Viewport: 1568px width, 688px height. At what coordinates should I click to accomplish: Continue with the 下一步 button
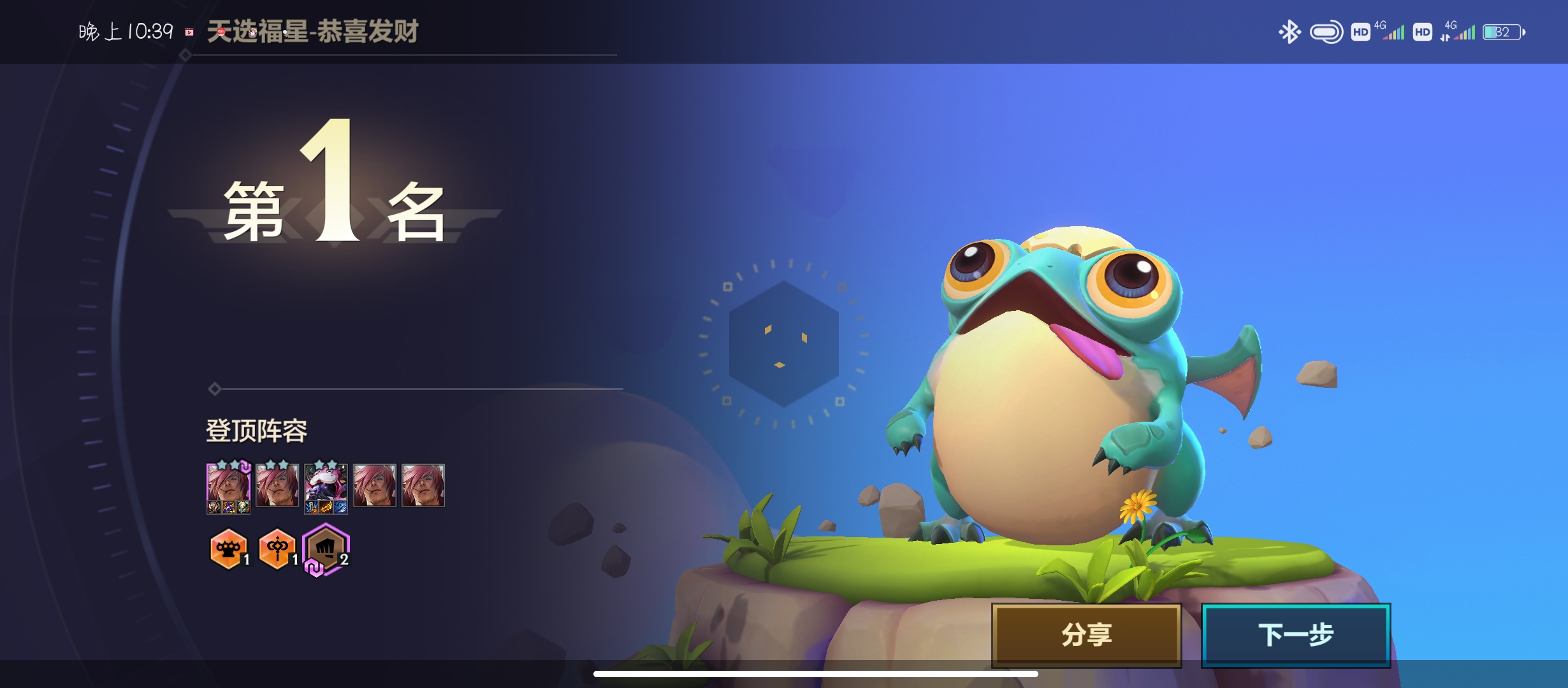pyautogui.click(x=1295, y=635)
